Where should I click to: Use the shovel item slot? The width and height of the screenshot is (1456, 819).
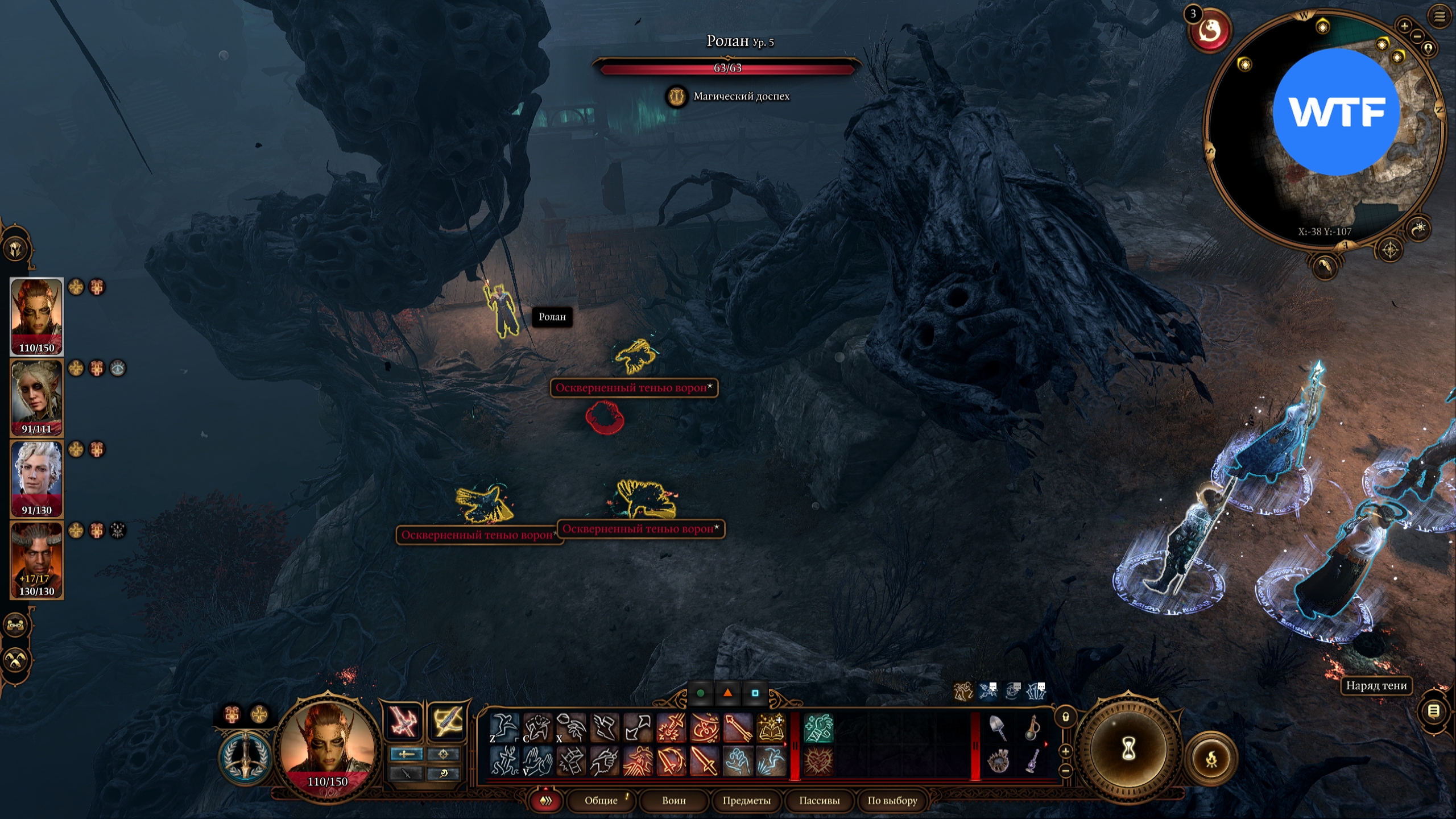pos(998,728)
